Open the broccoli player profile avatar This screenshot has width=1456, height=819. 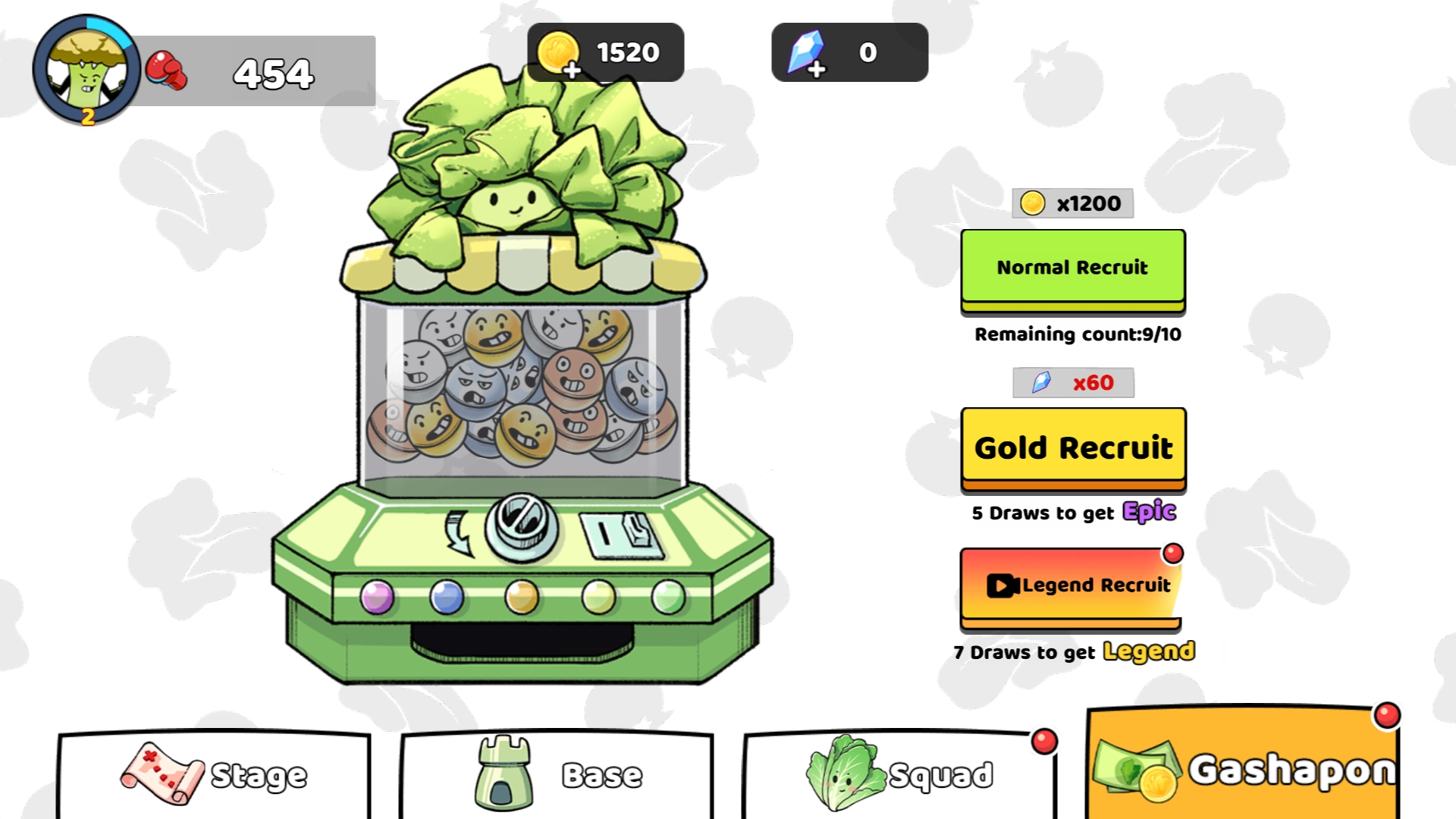coord(86,70)
